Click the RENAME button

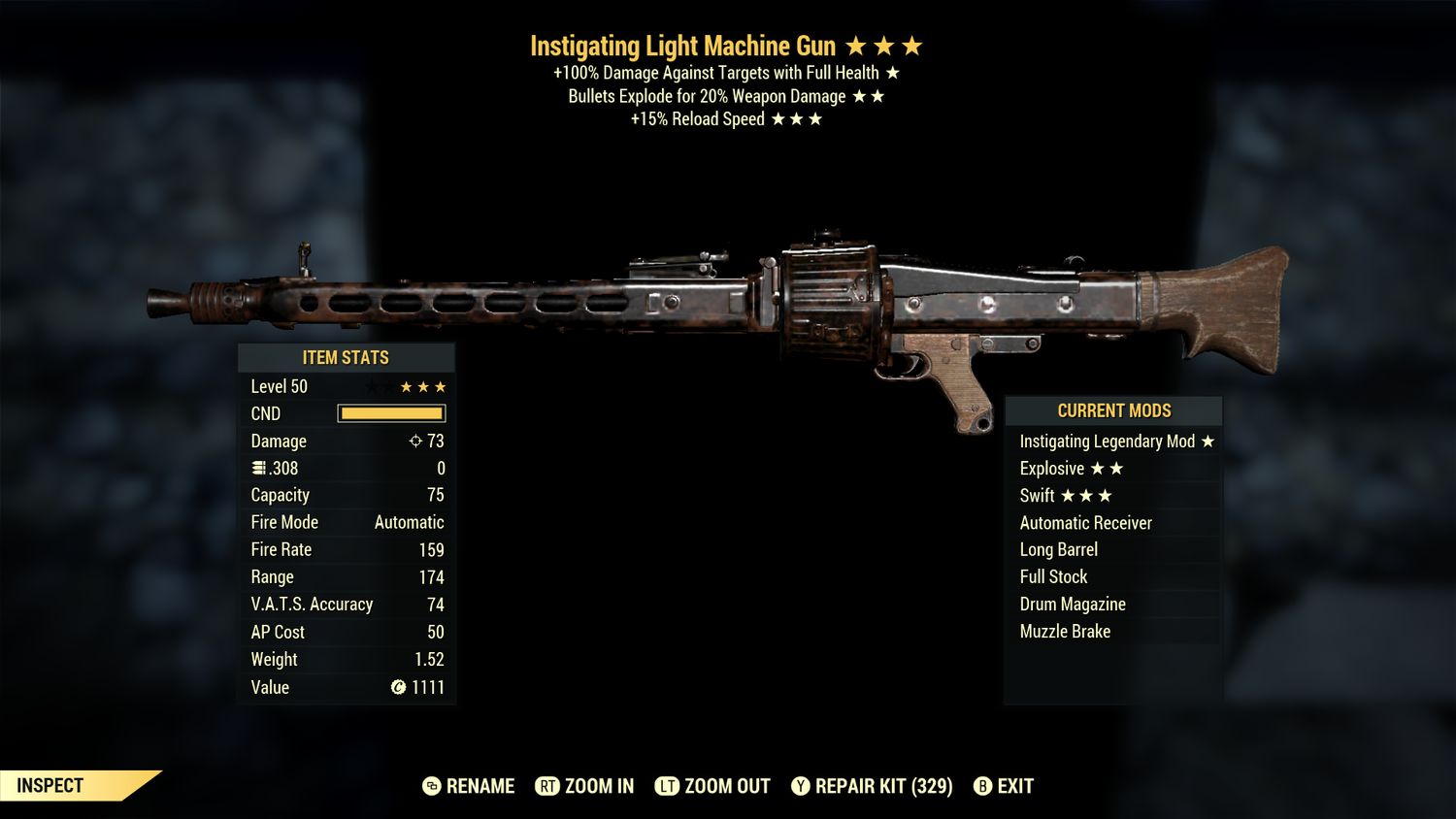tap(479, 786)
